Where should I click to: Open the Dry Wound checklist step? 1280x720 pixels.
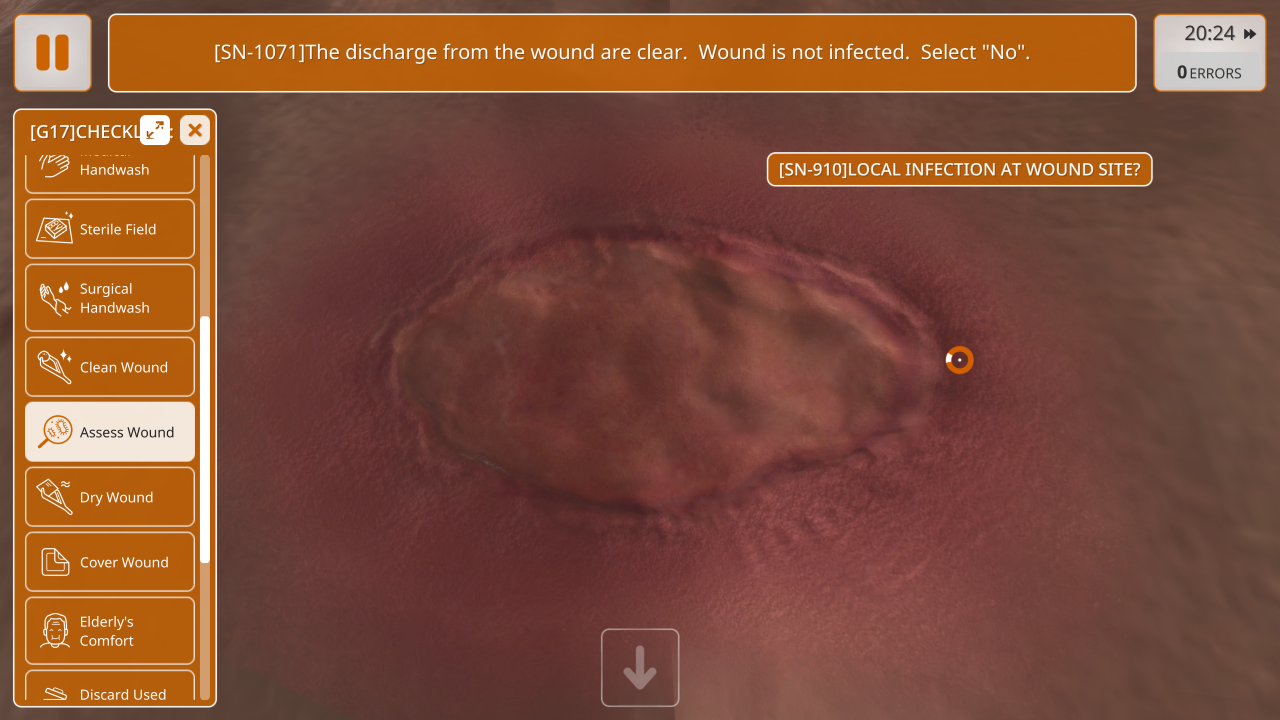[x=110, y=497]
